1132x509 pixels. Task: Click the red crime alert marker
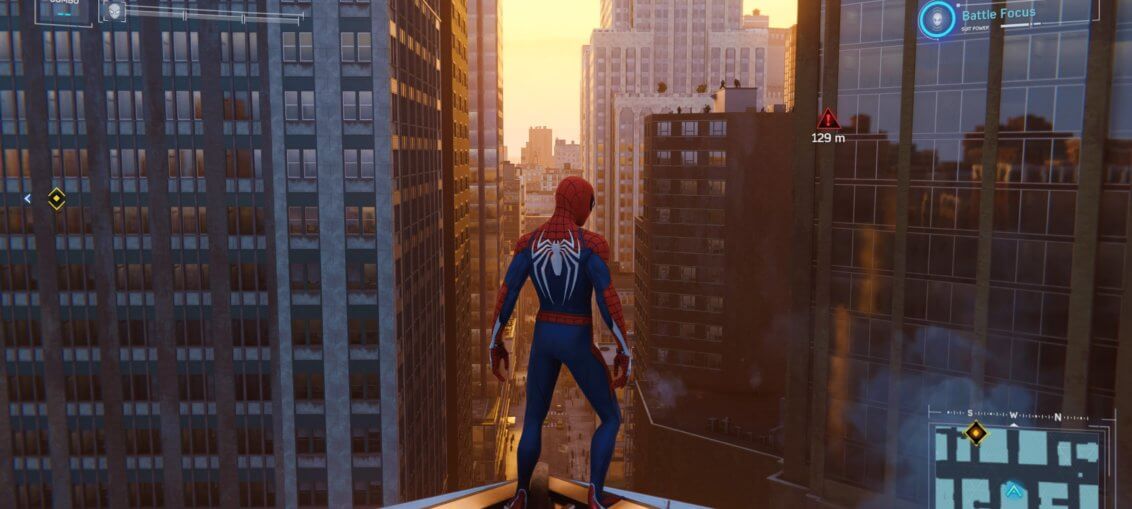click(827, 119)
